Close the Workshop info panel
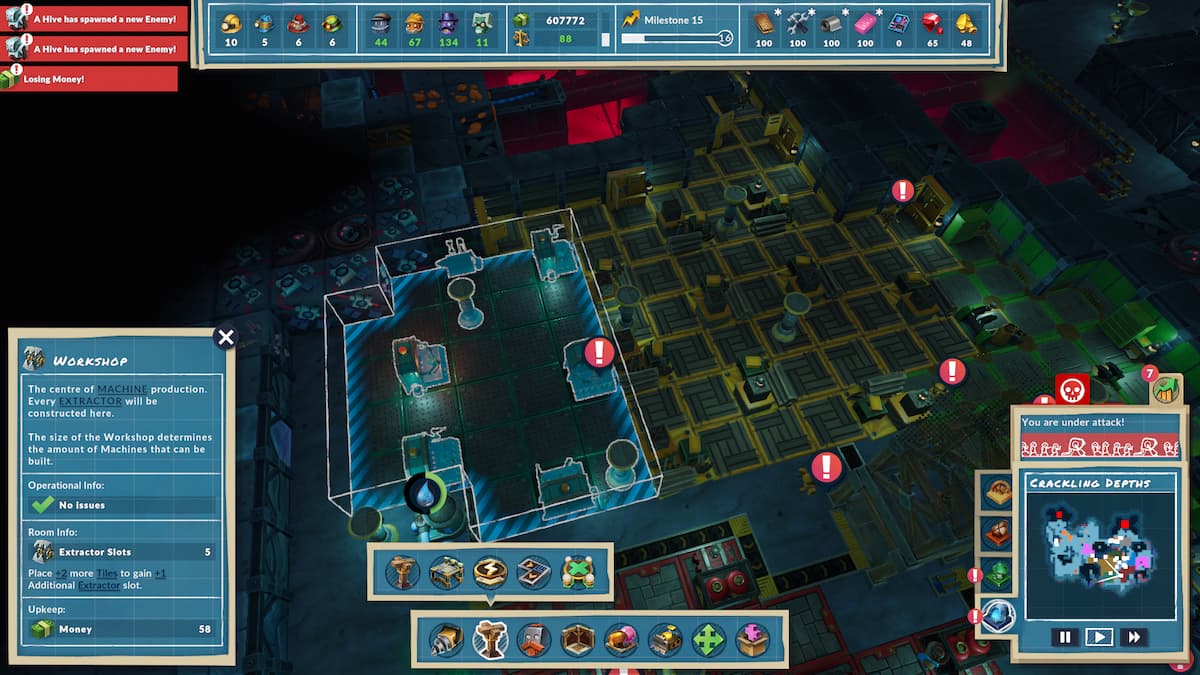This screenshot has height=675, width=1200. [226, 337]
